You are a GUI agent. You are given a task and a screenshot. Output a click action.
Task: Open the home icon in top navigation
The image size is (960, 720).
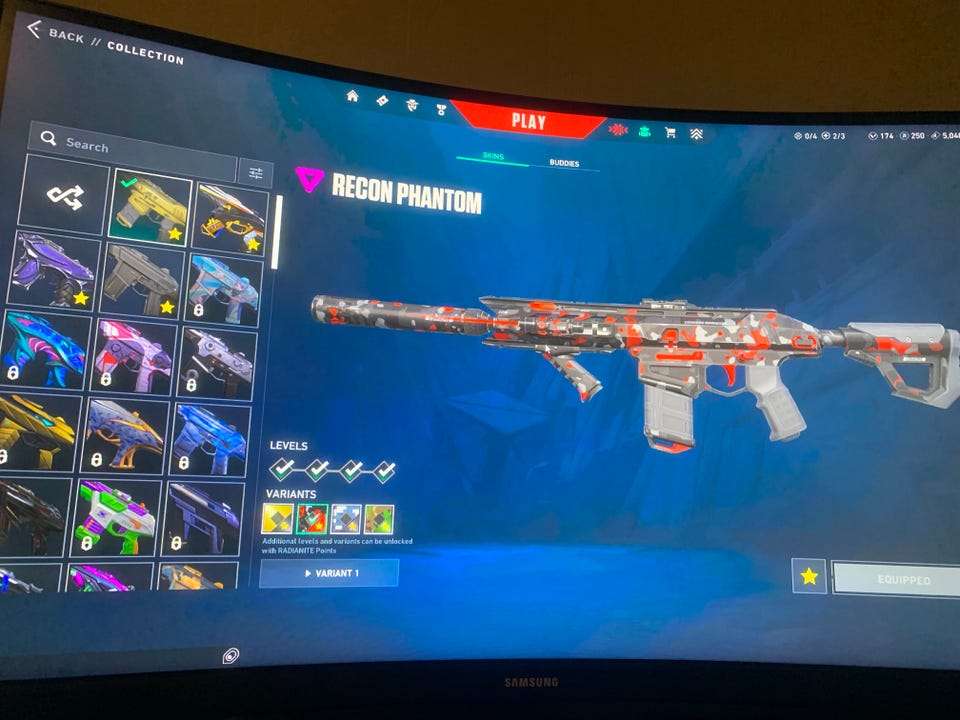tap(352, 97)
